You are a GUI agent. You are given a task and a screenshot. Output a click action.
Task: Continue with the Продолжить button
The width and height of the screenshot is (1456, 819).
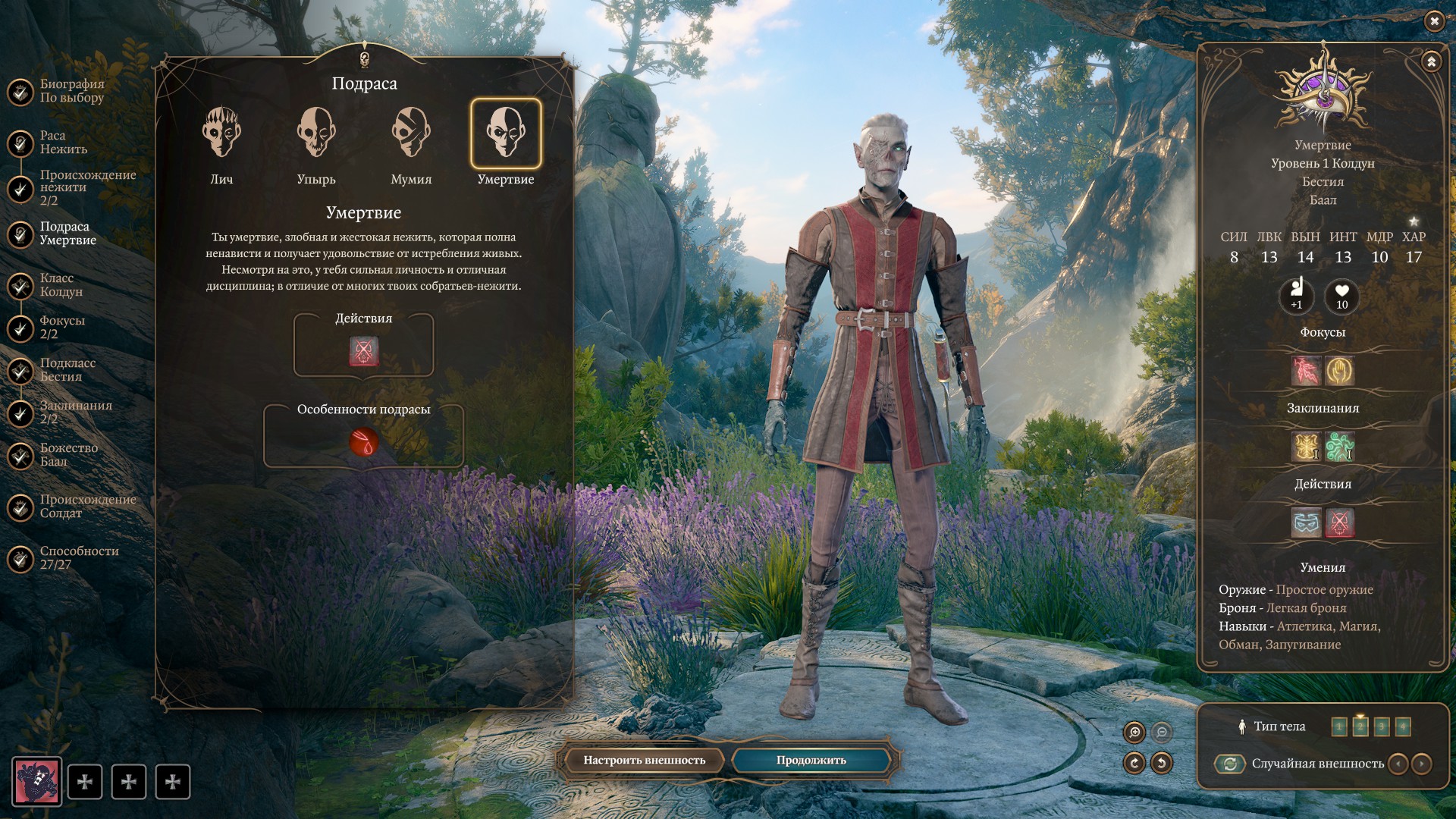point(811,760)
